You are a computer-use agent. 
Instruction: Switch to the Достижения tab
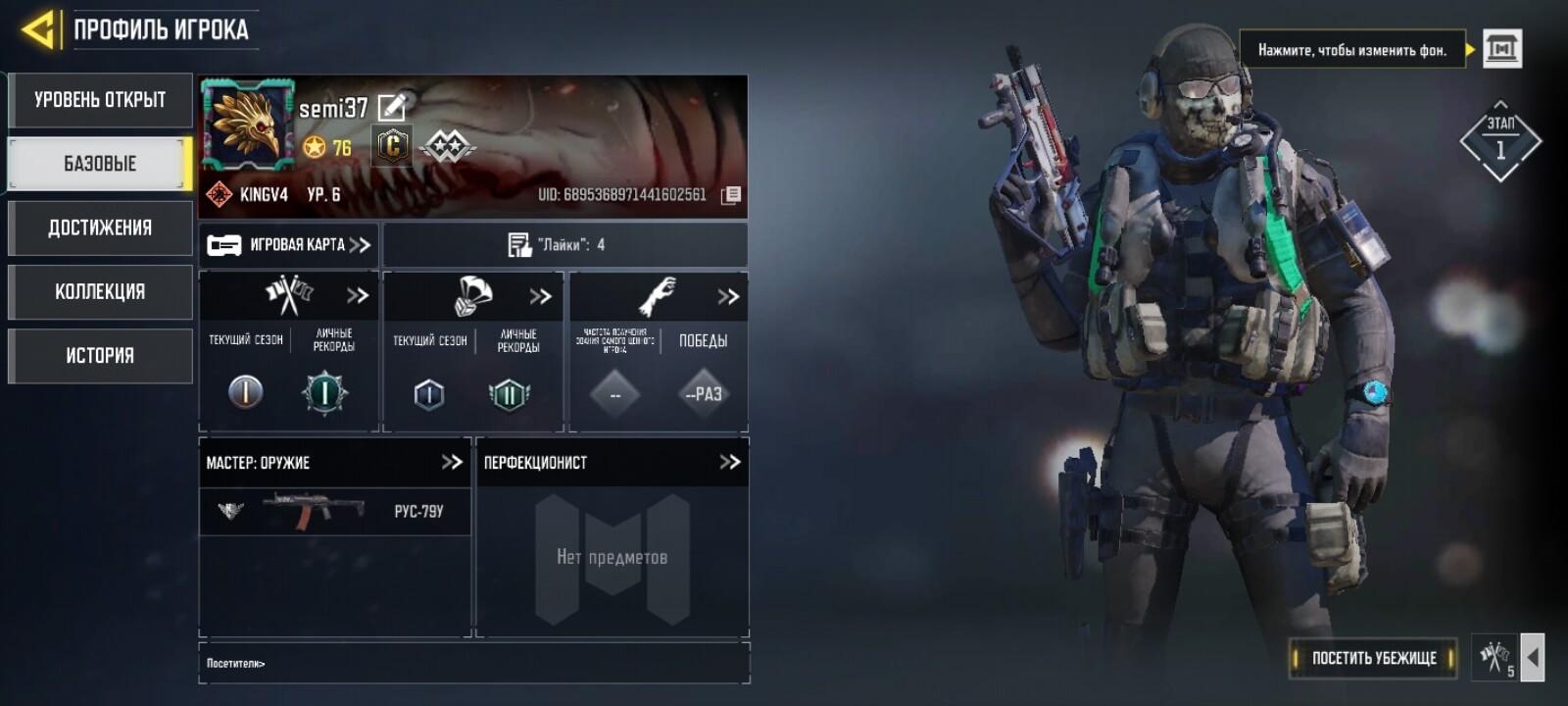100,228
